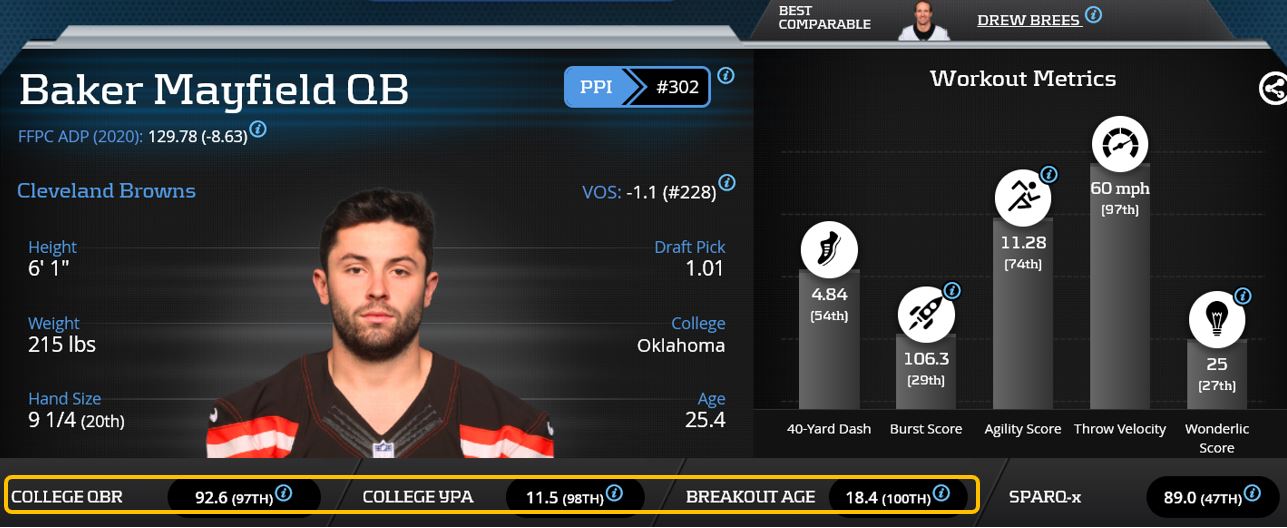1287x528 pixels.
Task: Open info icon next to PPI badge
Action: tap(726, 75)
